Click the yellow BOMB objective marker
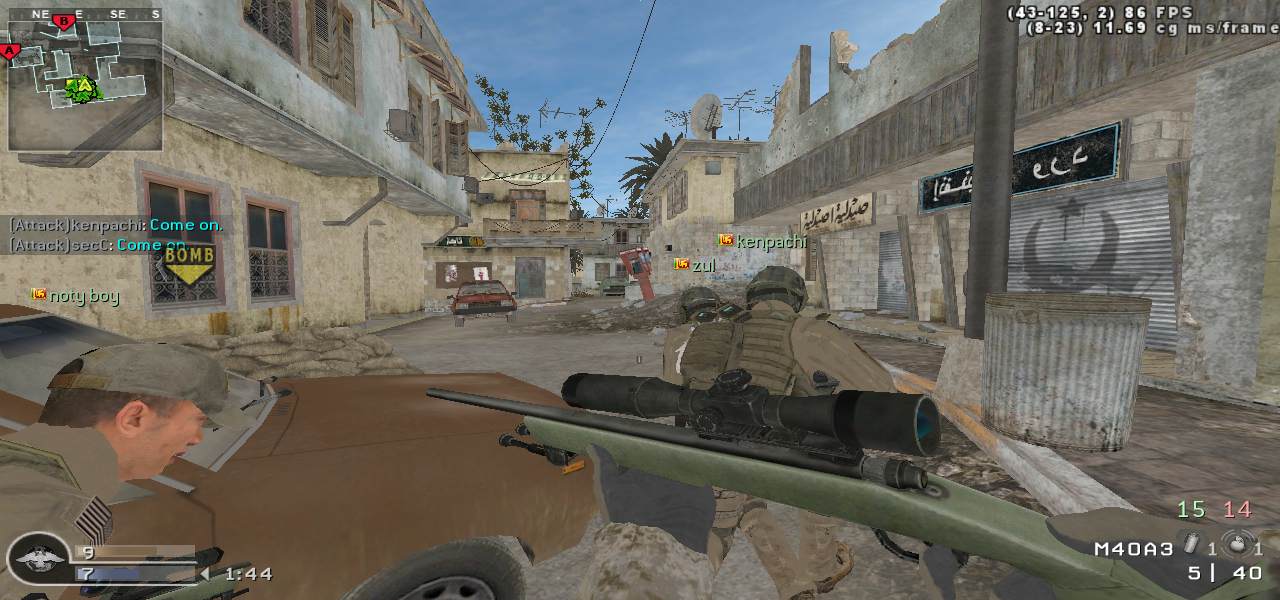This screenshot has width=1280, height=600. (x=190, y=264)
